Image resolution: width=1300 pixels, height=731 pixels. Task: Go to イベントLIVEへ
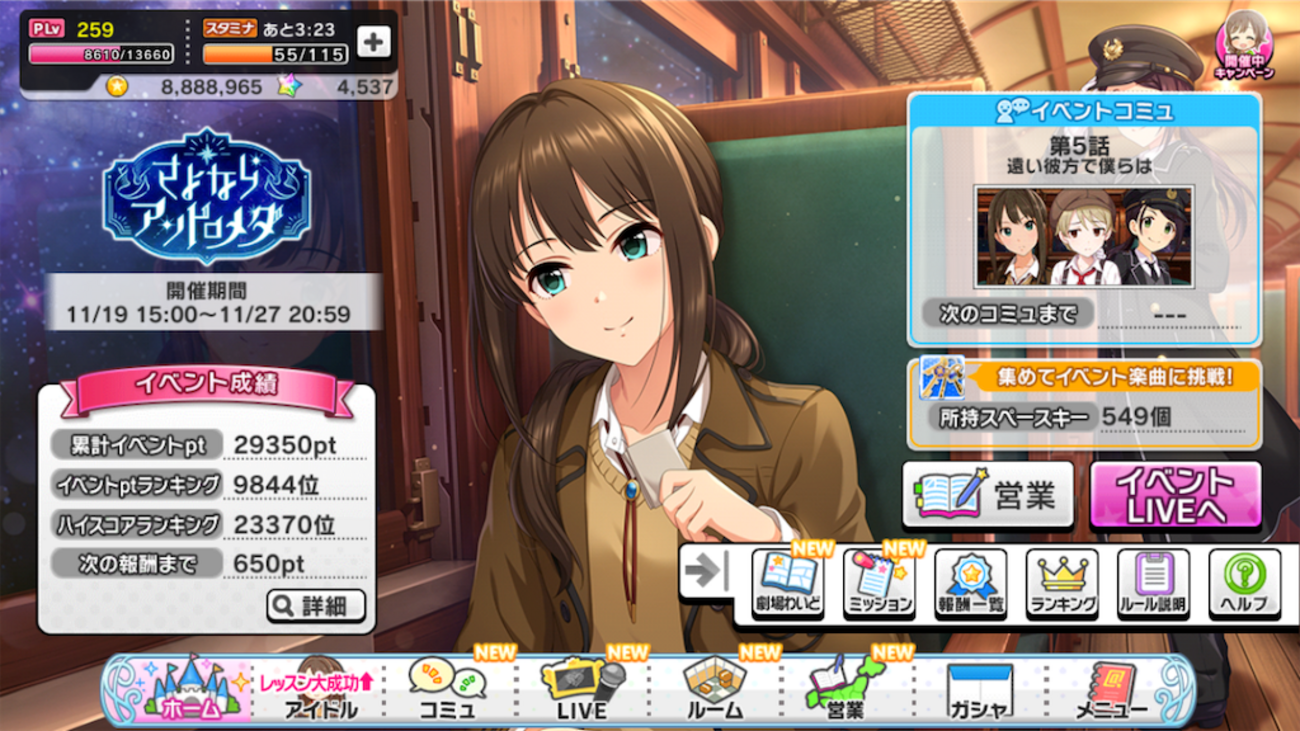click(1175, 495)
